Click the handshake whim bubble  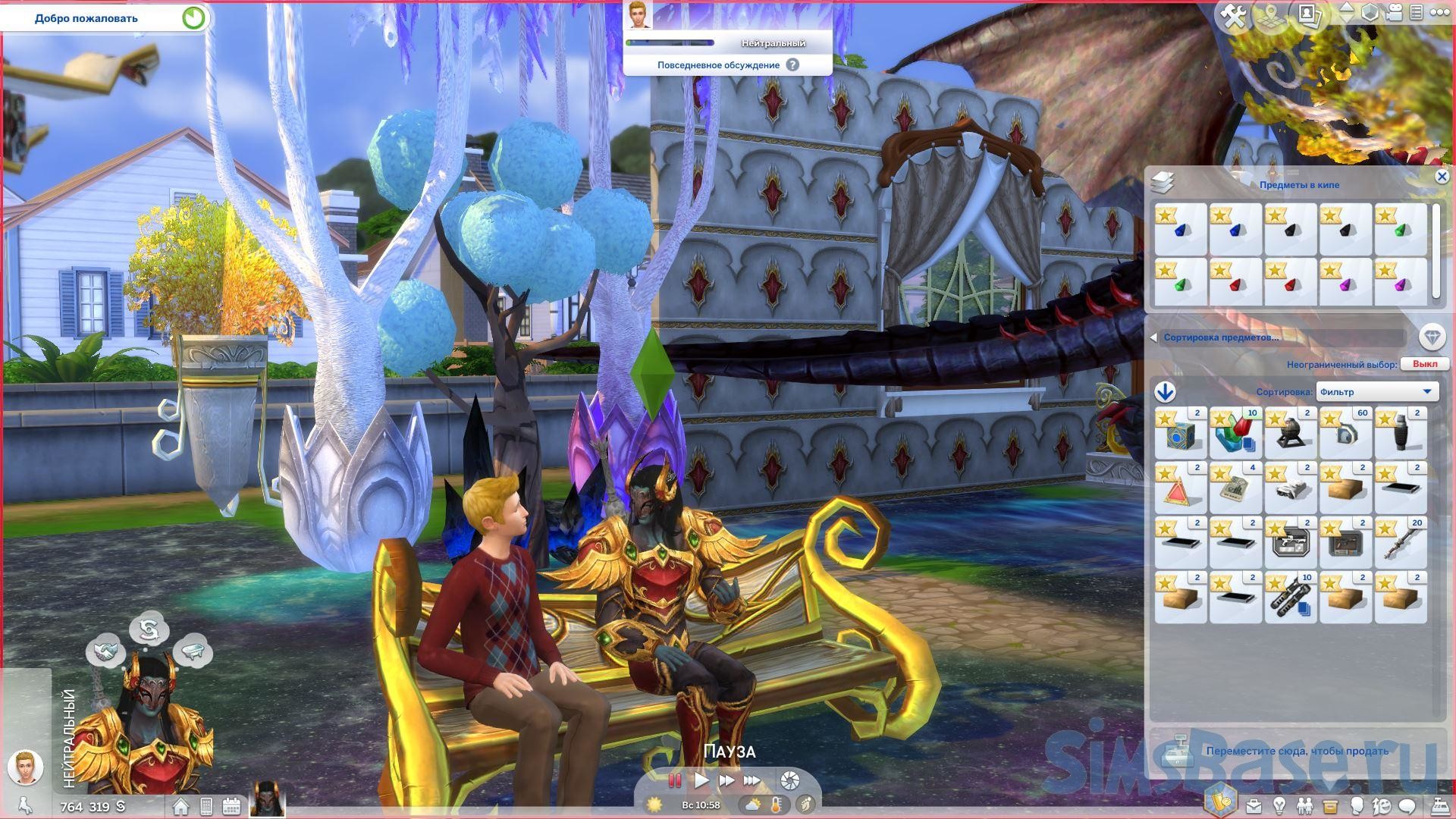click(105, 651)
